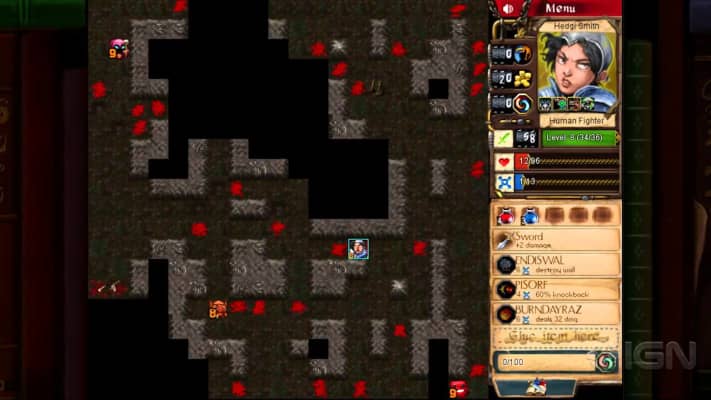The image size is (711, 400).
Task: Cast the PISORF knockback glyph
Action: tap(557, 289)
